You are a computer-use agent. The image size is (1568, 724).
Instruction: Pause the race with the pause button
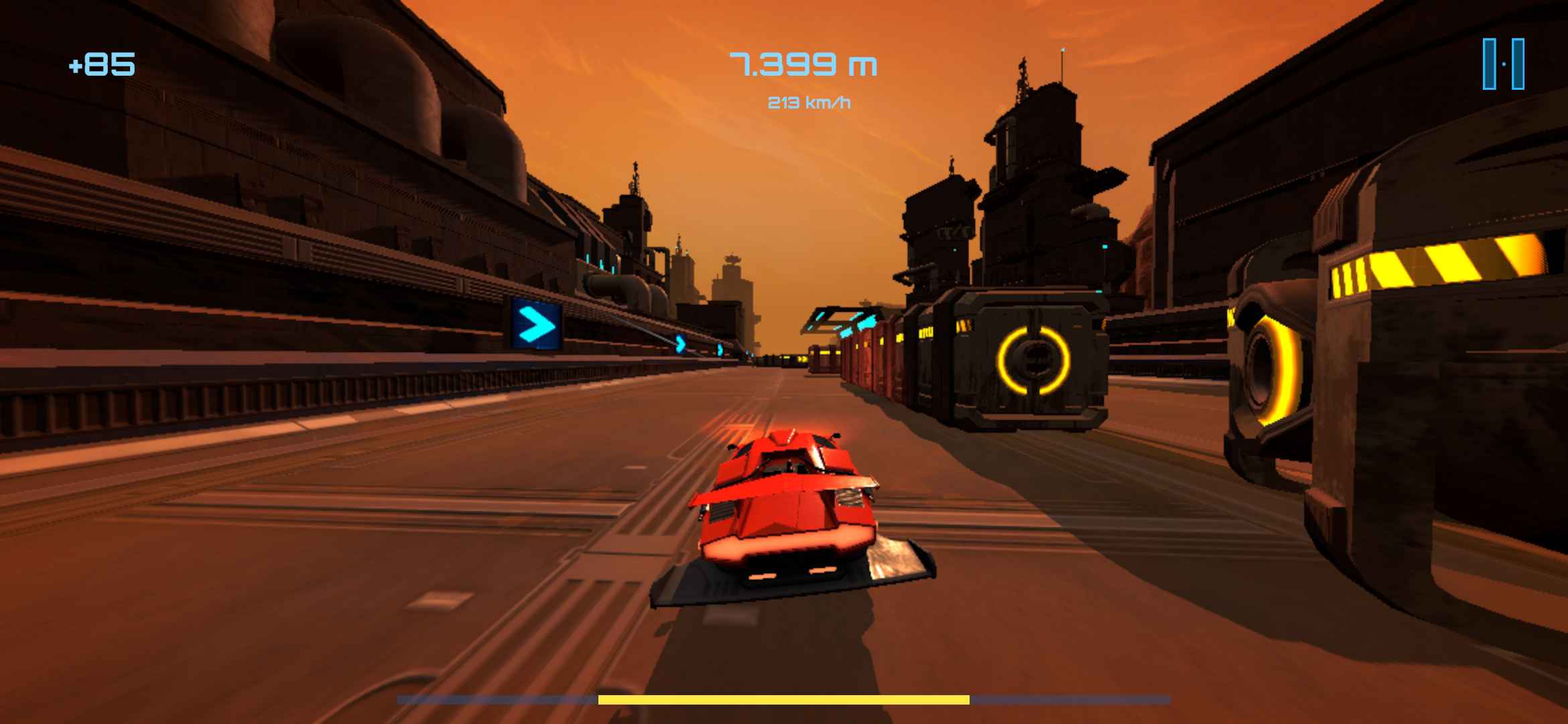[1503, 64]
